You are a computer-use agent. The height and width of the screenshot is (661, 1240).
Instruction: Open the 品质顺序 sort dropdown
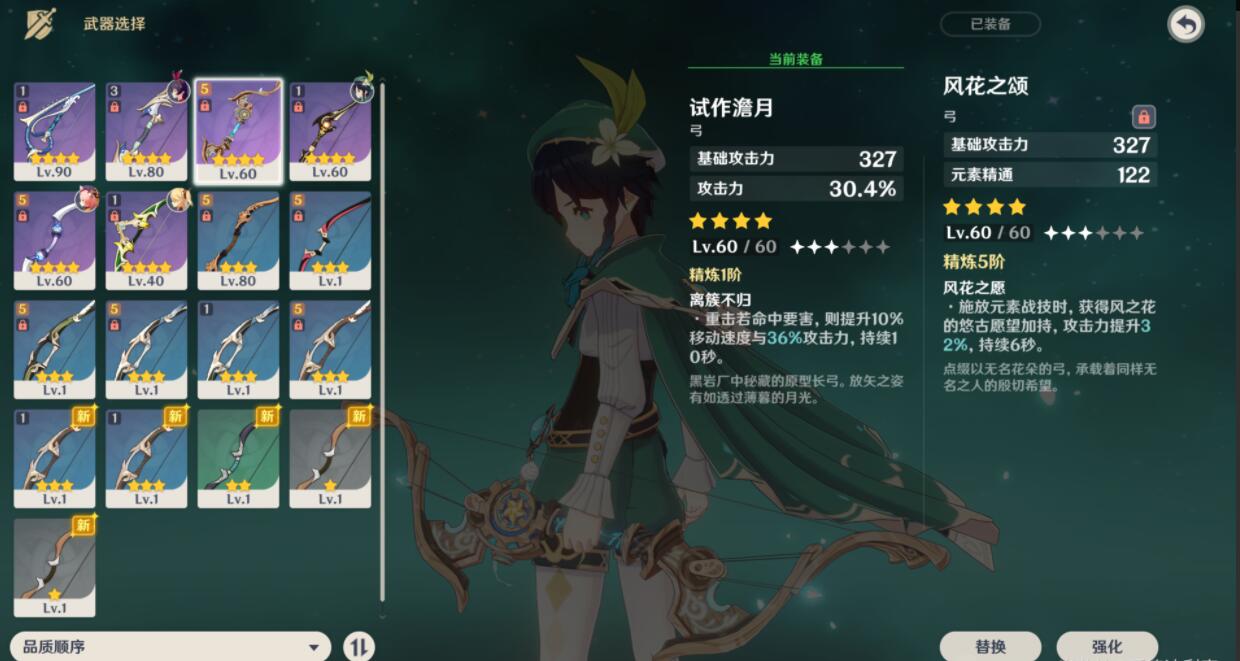click(170, 646)
